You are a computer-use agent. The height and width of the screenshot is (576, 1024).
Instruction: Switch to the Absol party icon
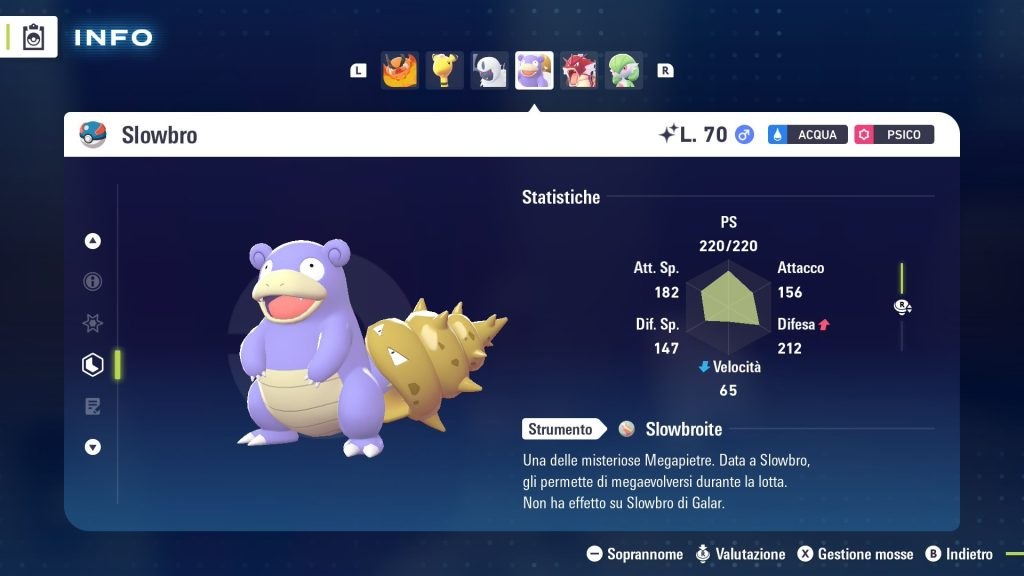489,71
